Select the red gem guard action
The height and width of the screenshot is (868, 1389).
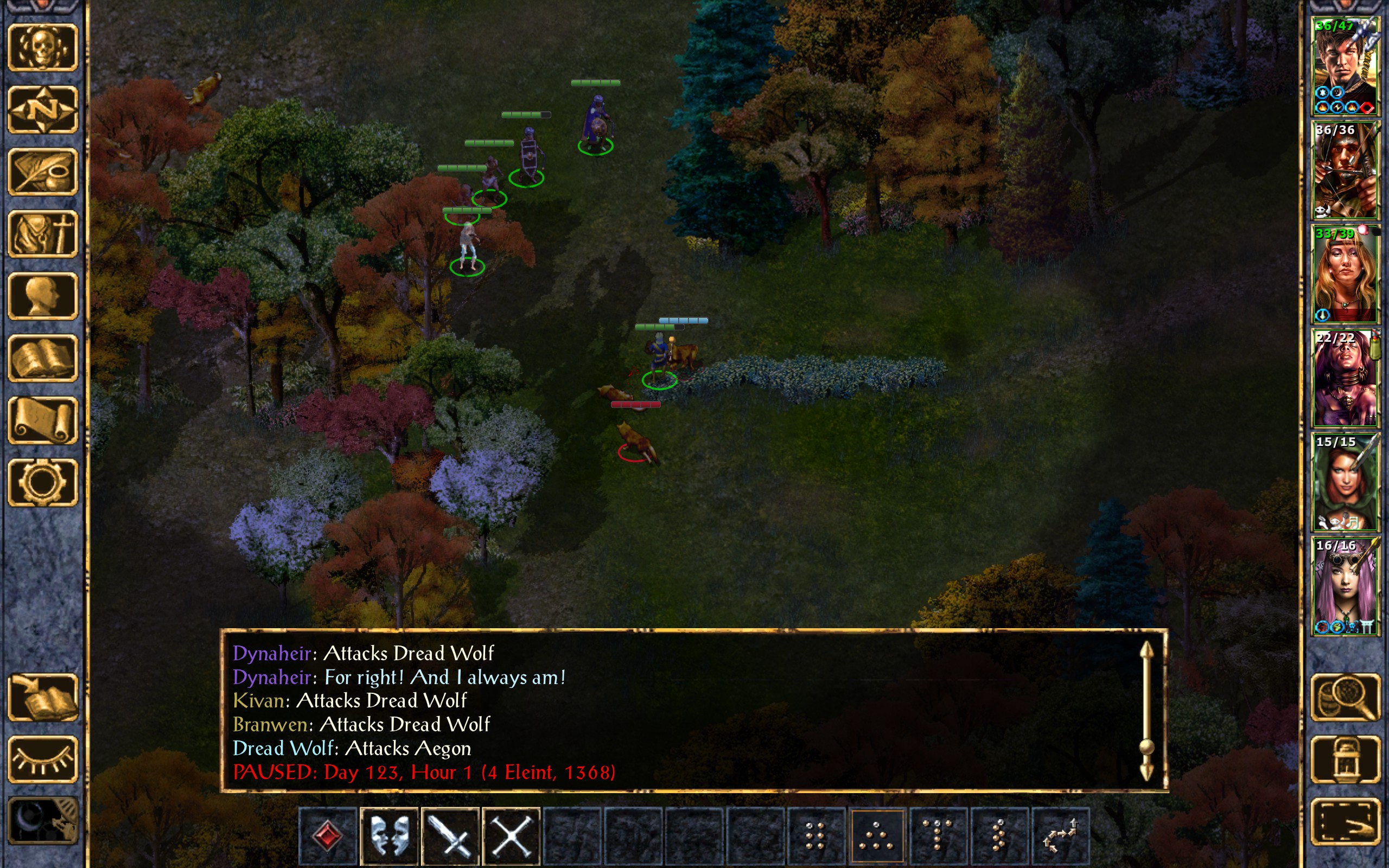coord(328,835)
